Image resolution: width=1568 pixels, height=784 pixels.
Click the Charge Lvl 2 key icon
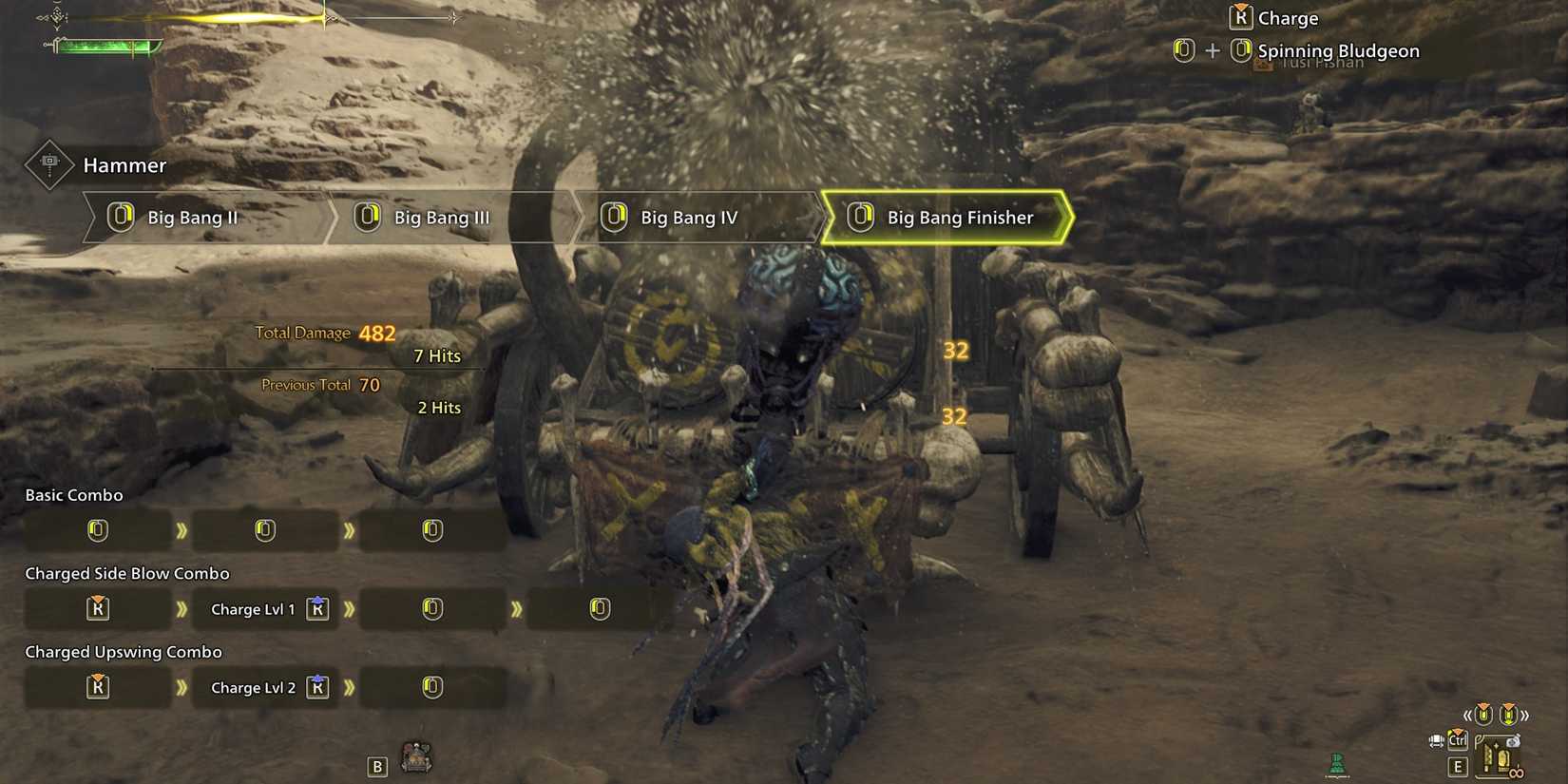pyautogui.click(x=317, y=686)
